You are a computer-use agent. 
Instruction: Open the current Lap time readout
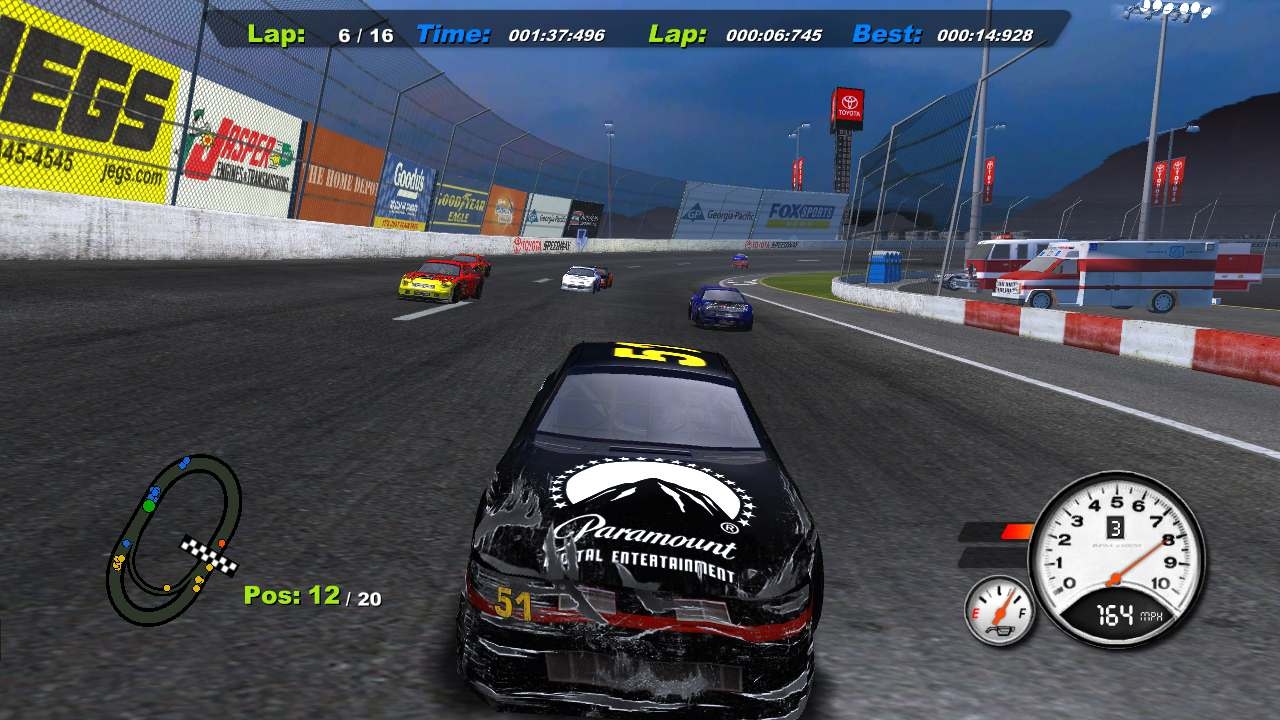tap(775, 35)
